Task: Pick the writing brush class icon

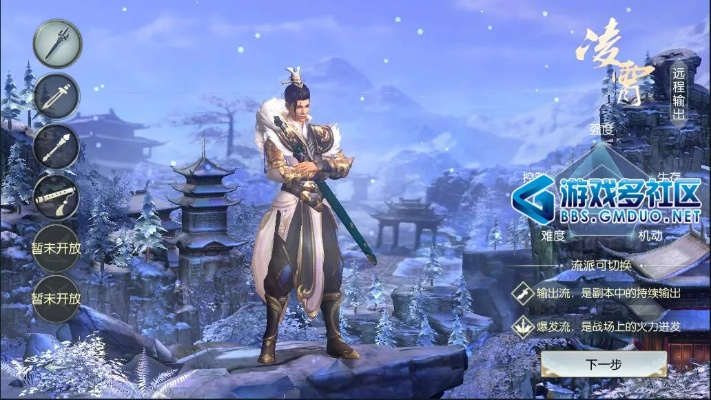Action: 56,146
